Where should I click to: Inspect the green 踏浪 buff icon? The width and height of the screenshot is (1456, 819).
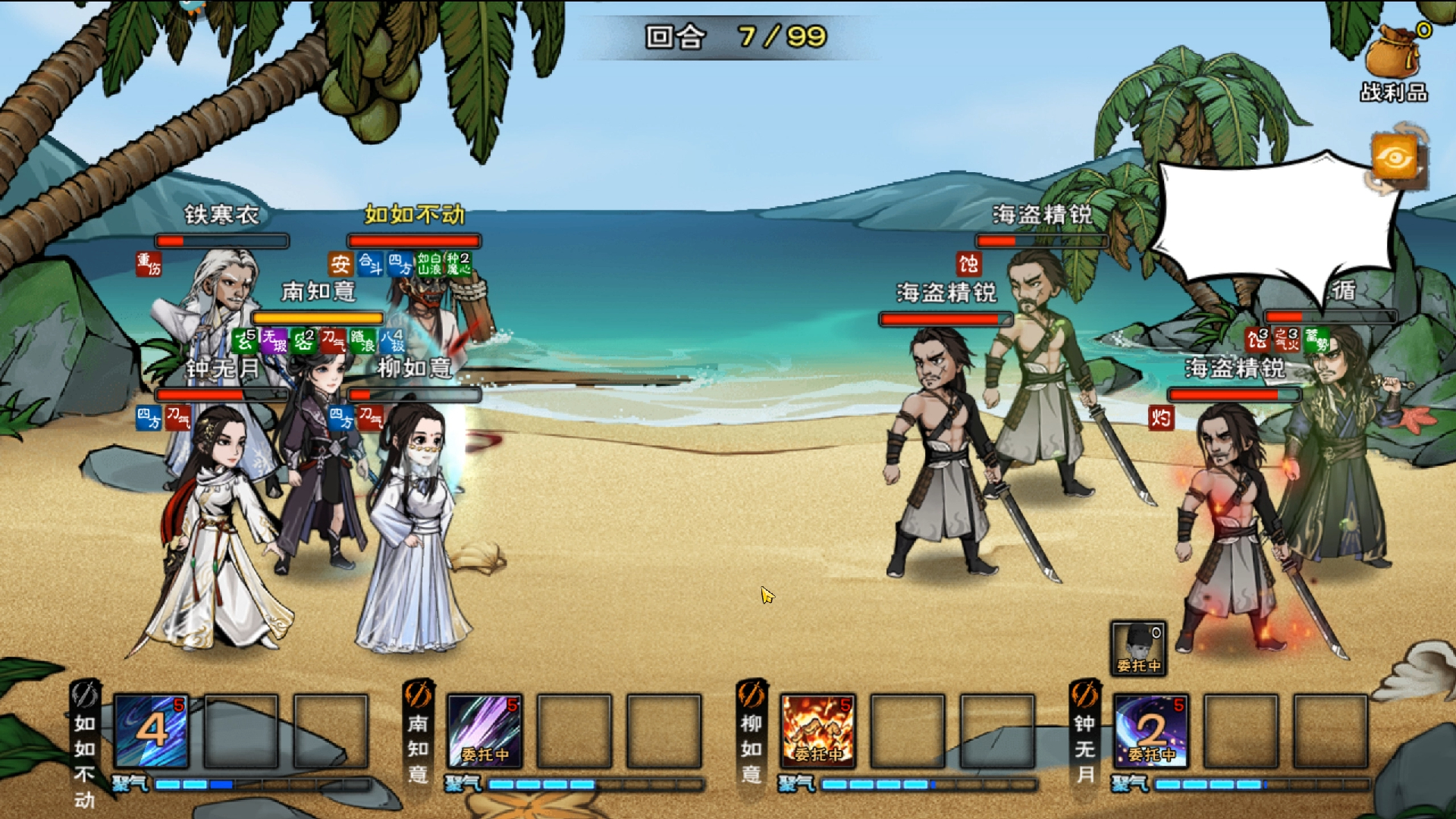[x=362, y=340]
